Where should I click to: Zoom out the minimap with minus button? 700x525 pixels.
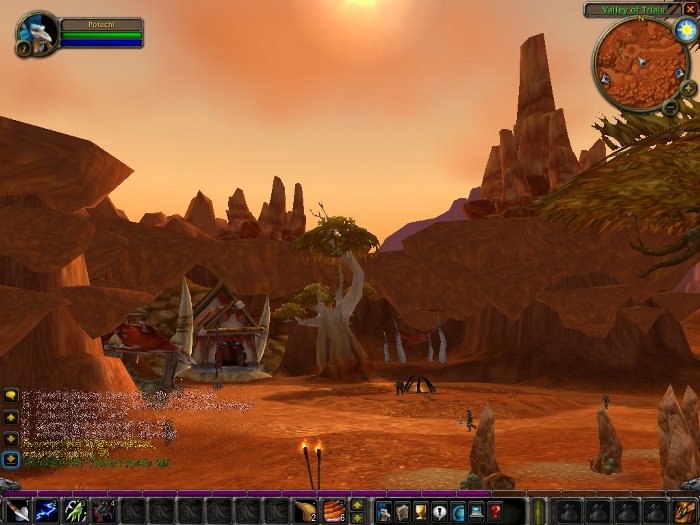670,106
